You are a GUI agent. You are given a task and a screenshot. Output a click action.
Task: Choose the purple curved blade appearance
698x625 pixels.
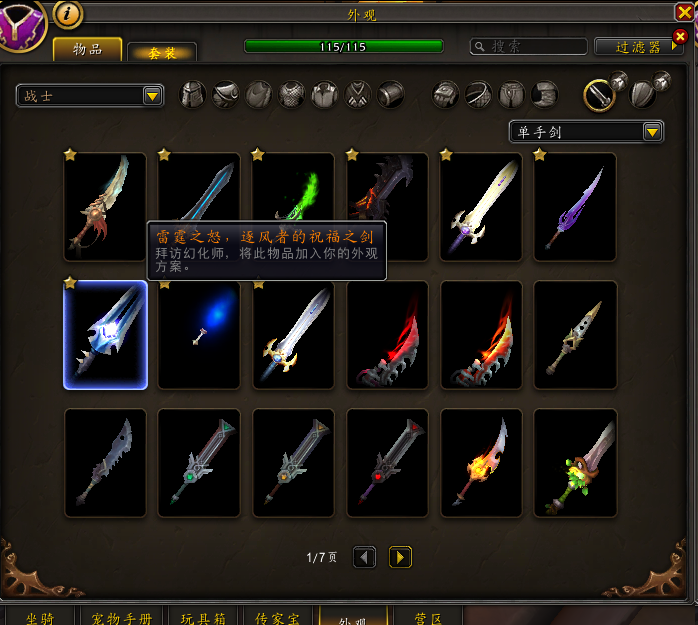575,206
